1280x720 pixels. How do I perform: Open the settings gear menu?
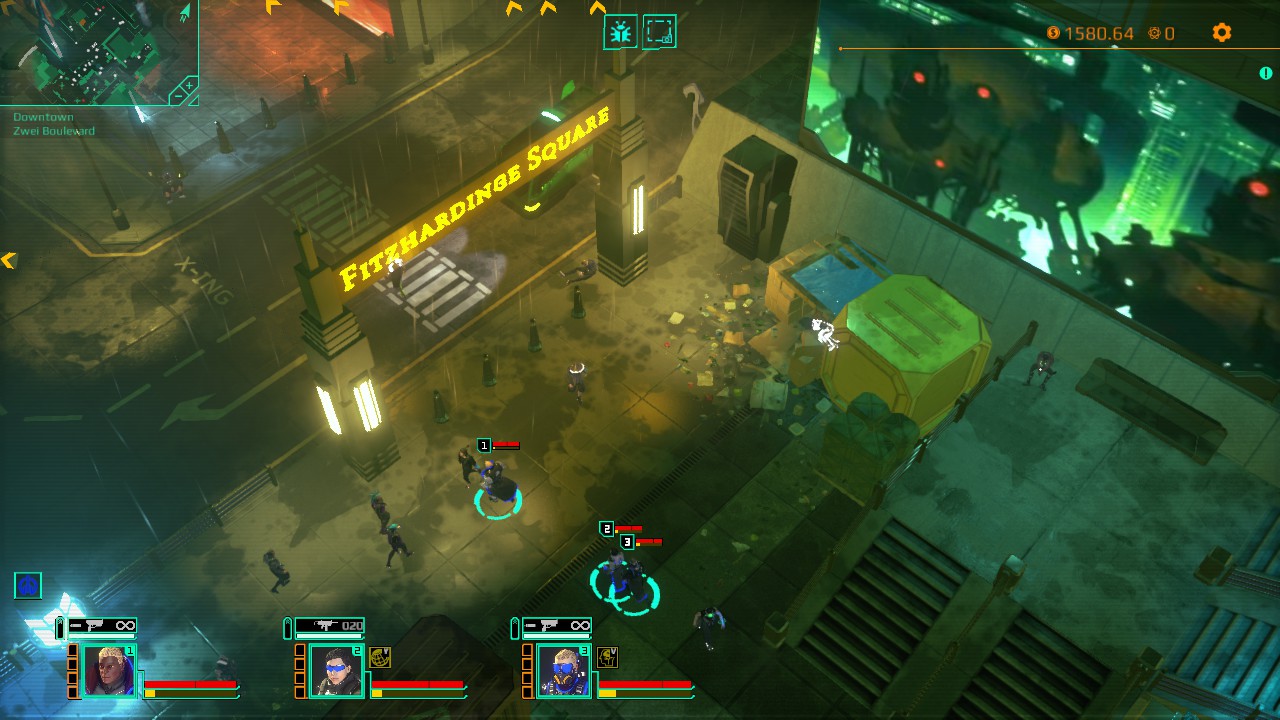click(1221, 33)
